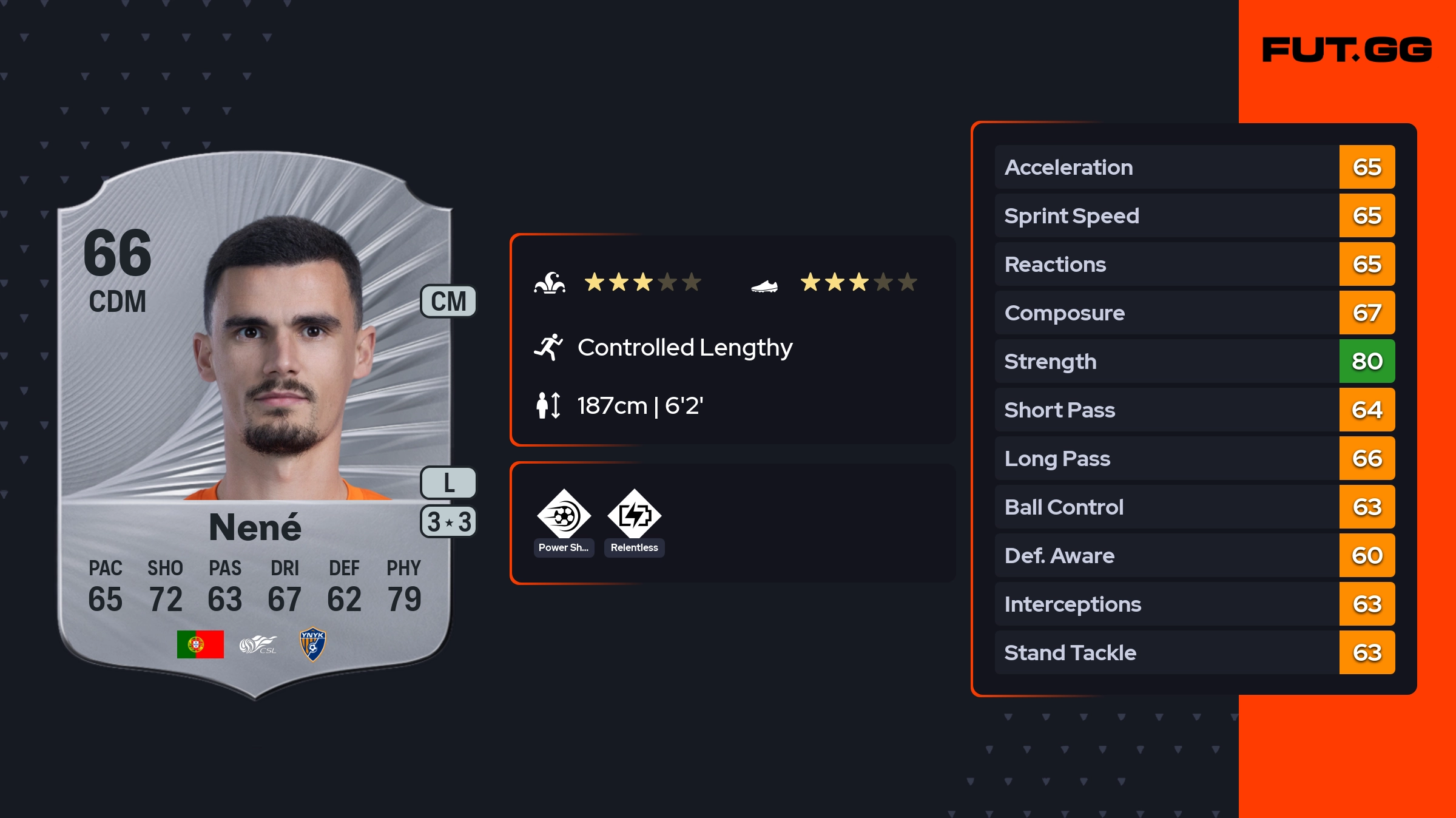
Task: Choose the Stand Tackle stat row
Action: [1194, 652]
